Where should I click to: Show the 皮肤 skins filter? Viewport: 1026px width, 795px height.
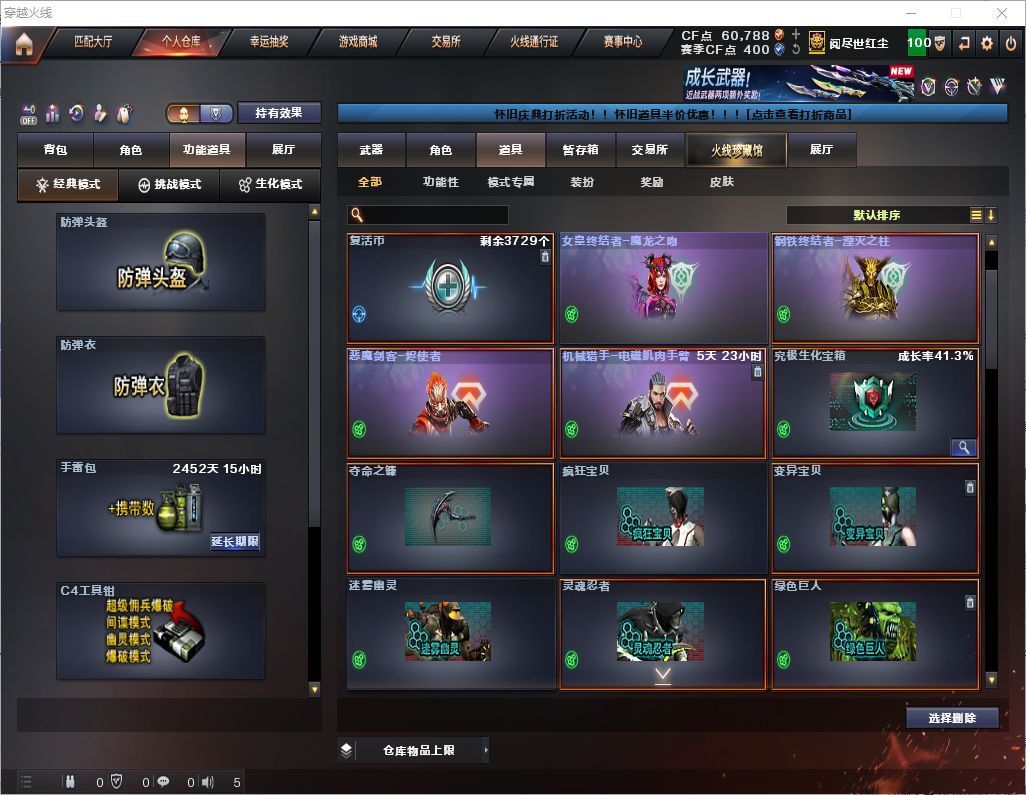[721, 183]
